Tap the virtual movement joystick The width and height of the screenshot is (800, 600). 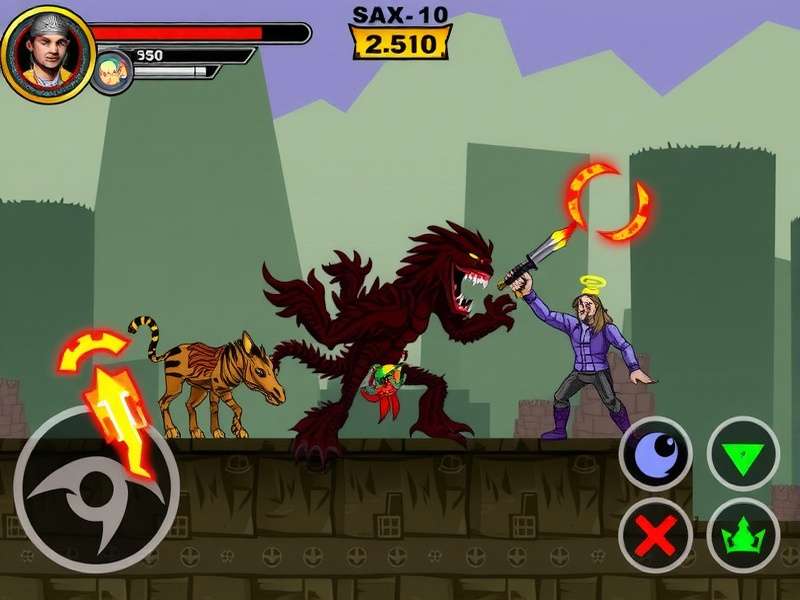(96, 490)
